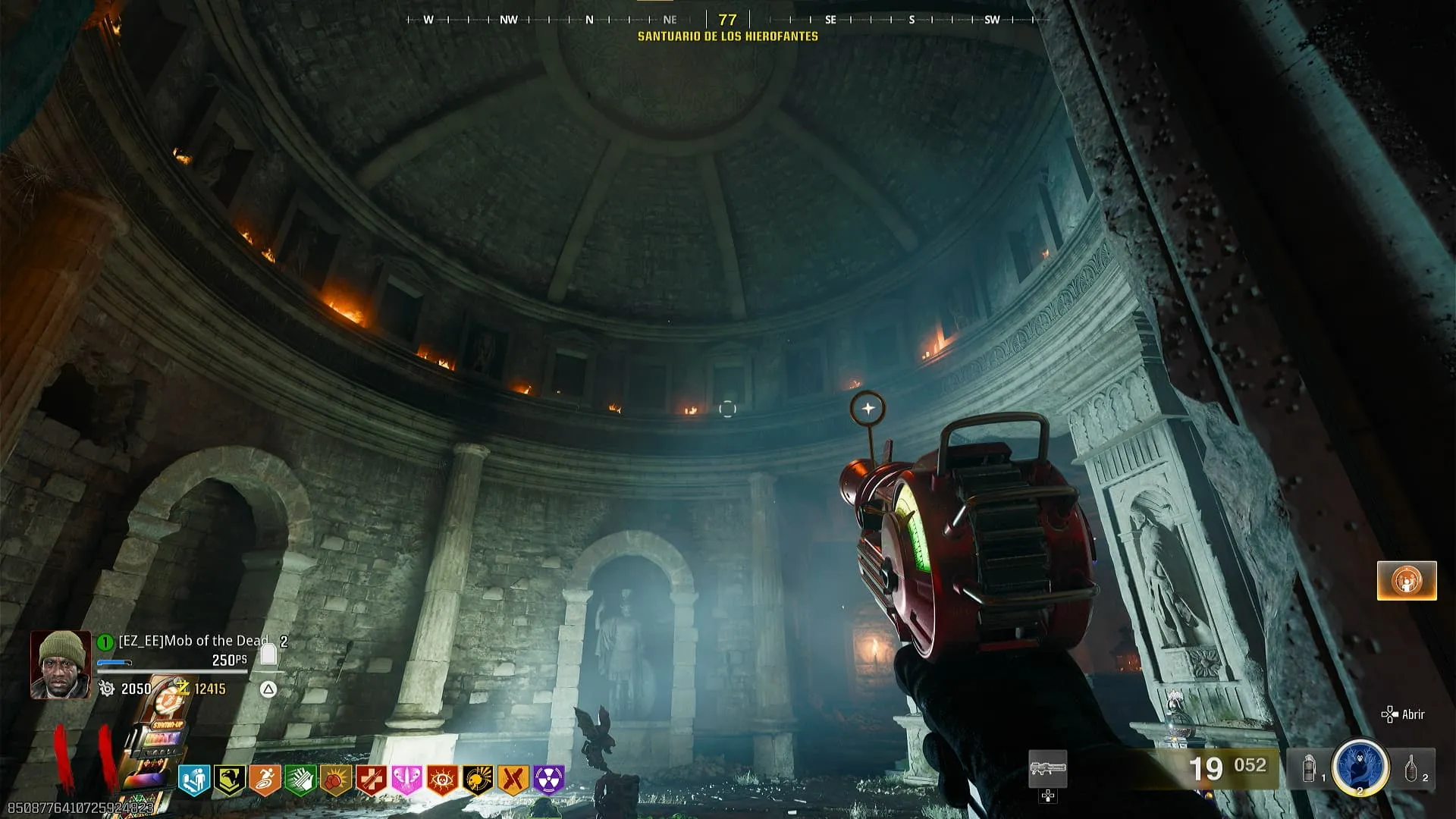
Task: Select the red cross Jugger-Nog perk icon
Action: pos(372,780)
